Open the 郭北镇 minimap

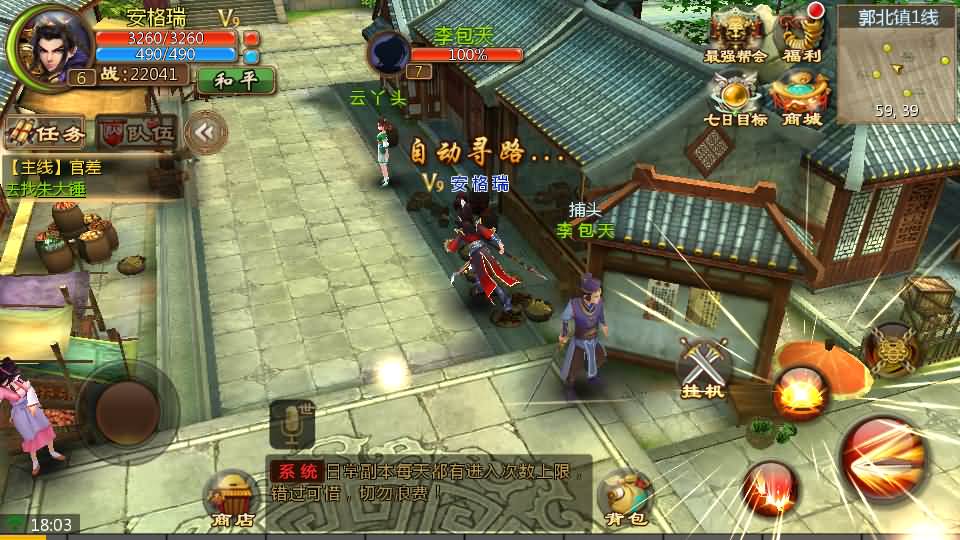point(897,65)
